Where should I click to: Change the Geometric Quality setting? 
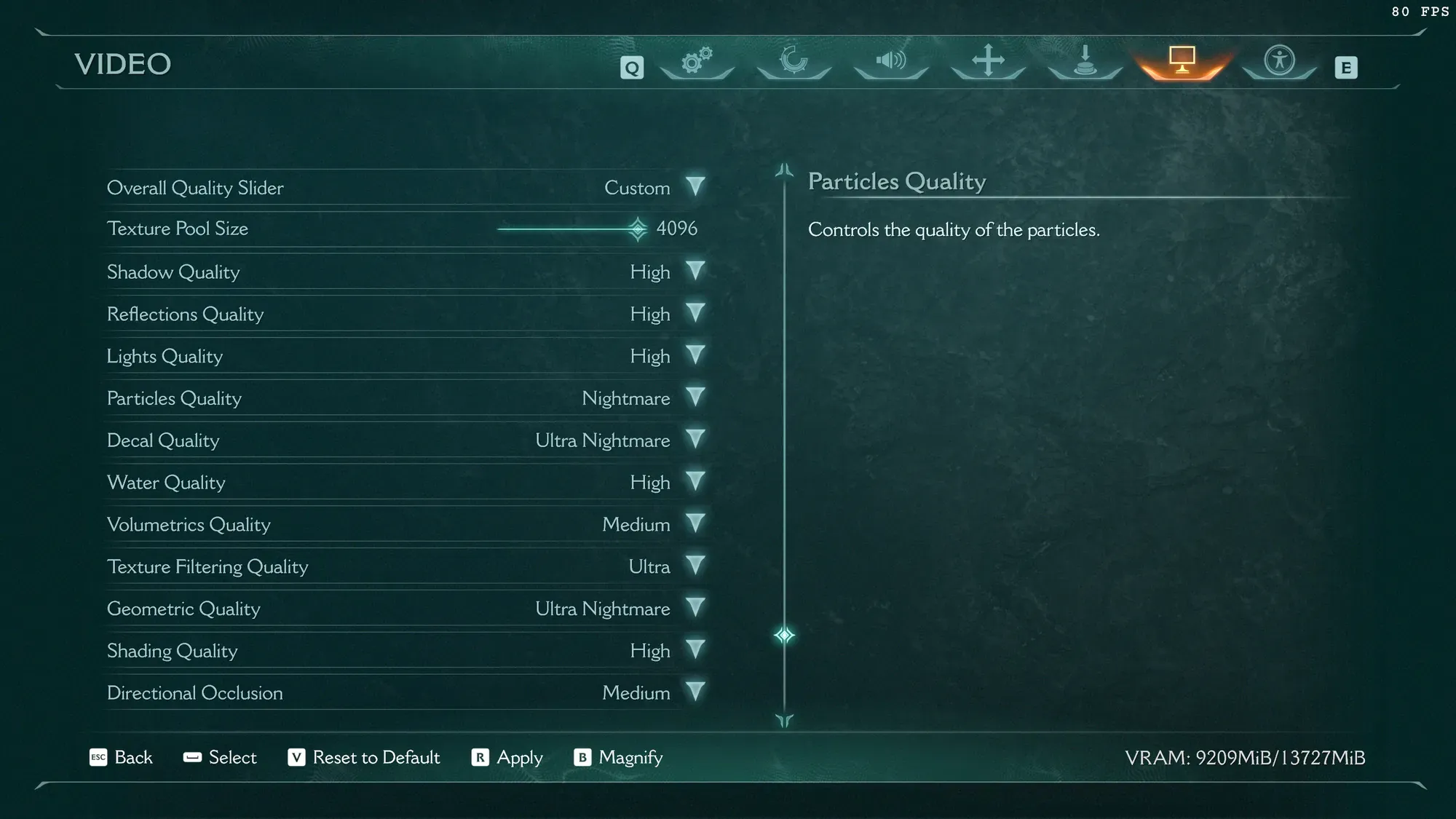(x=695, y=609)
